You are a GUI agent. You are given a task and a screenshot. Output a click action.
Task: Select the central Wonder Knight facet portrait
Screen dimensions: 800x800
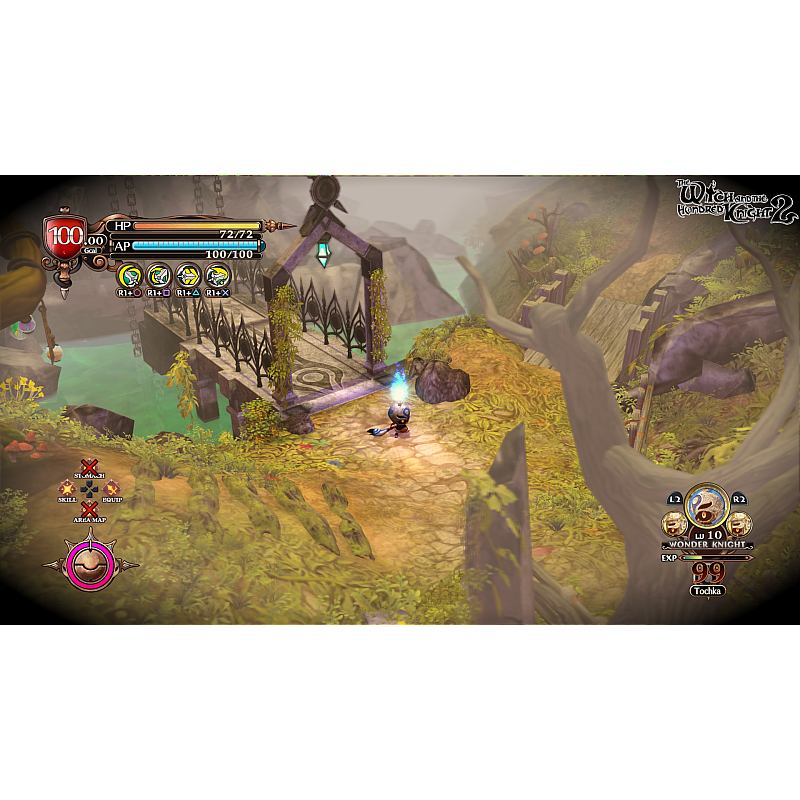[707, 507]
